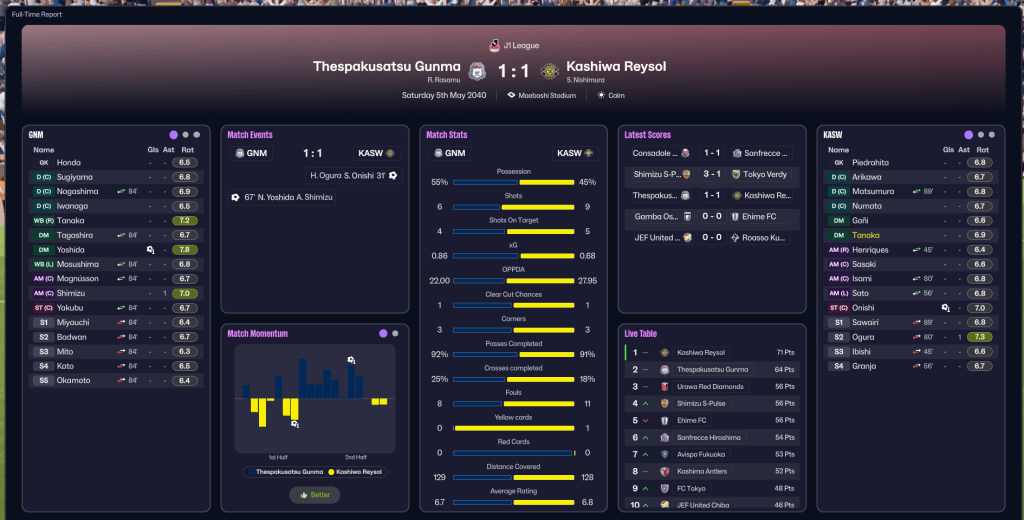Open Urawa Red Diamonds table row
Image resolution: width=1024 pixels, height=520 pixels.
click(710, 386)
